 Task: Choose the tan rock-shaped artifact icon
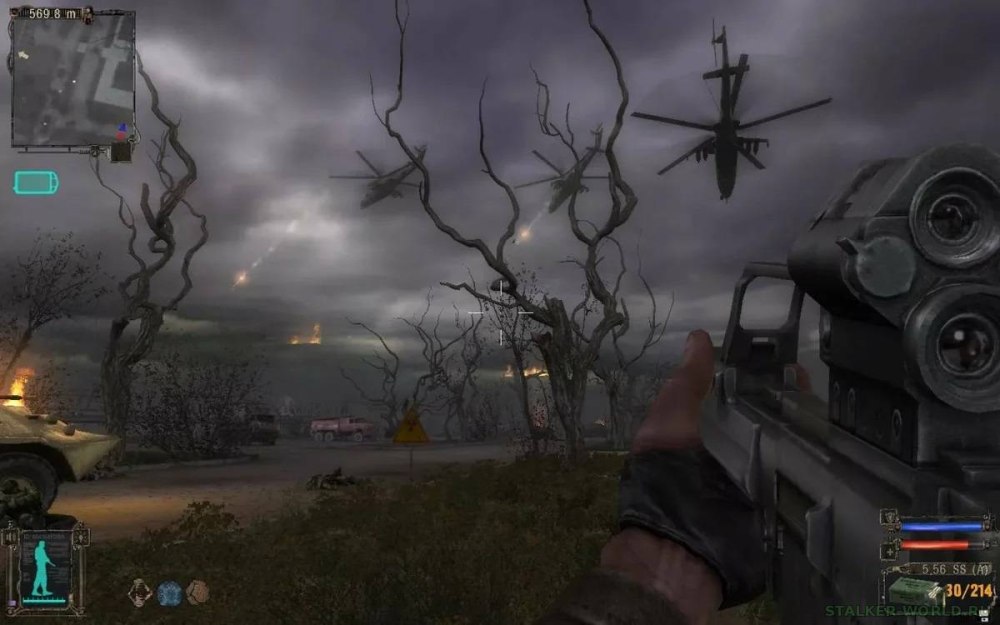[198, 592]
